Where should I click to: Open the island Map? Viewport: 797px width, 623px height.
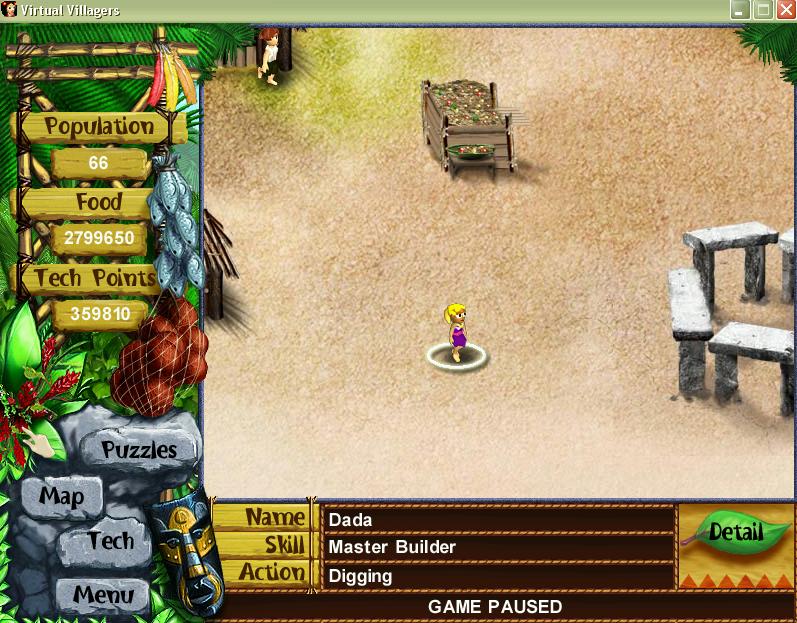coord(61,495)
